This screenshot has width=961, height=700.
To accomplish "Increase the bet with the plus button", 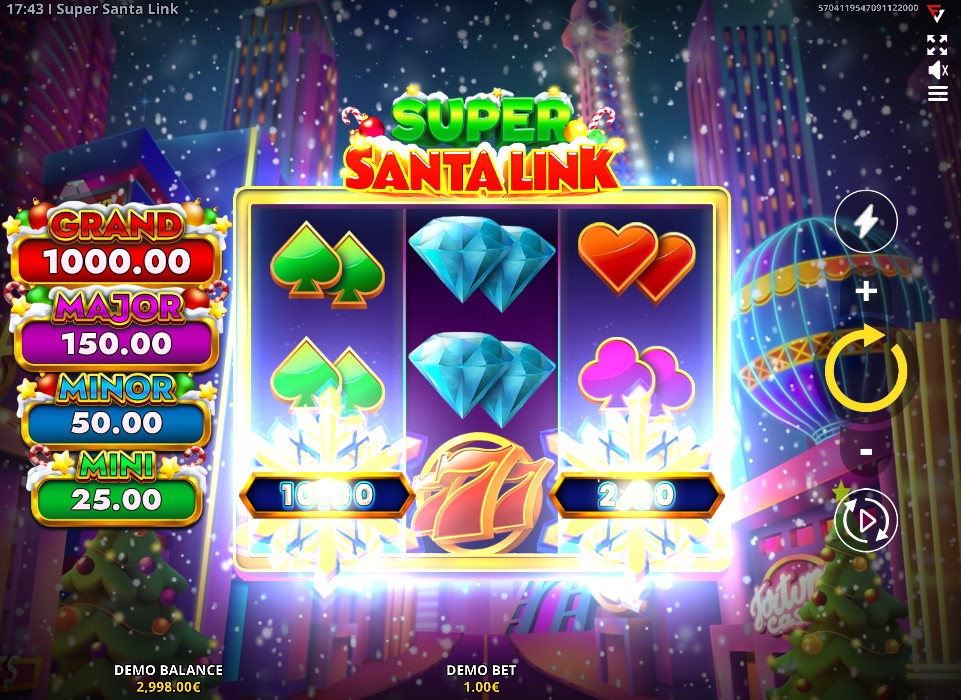I will (866, 291).
